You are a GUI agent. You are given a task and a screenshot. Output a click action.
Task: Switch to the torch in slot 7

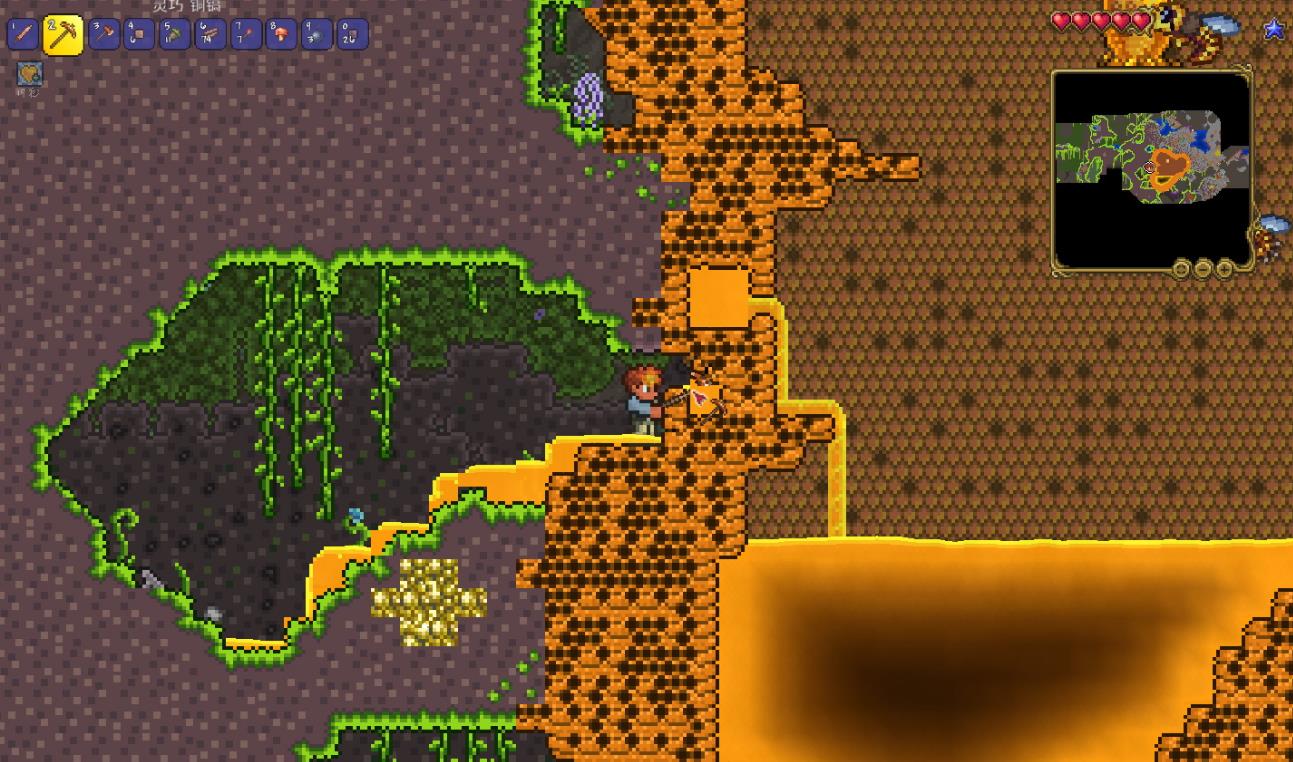(x=245, y=35)
